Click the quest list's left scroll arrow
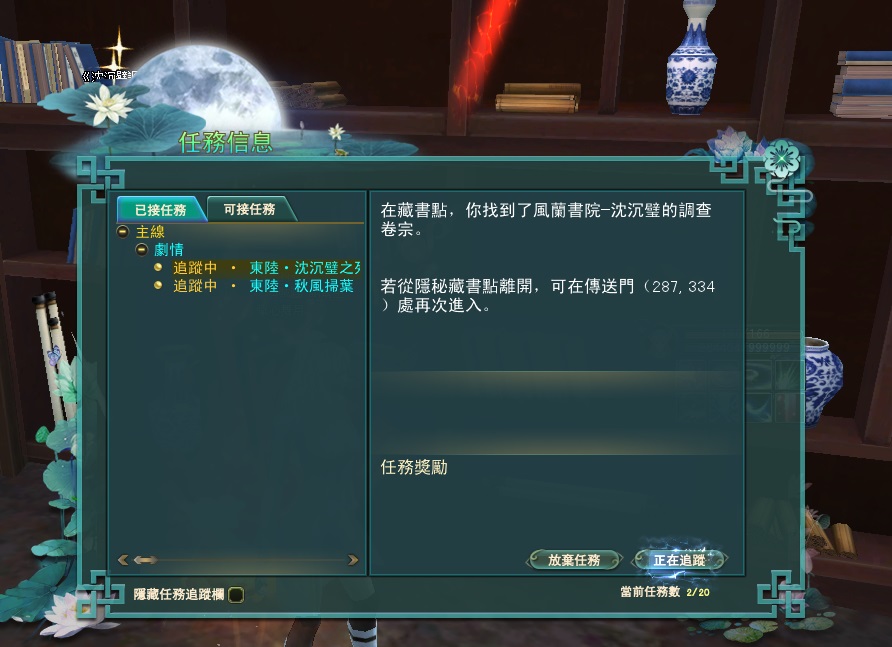 pos(123,560)
